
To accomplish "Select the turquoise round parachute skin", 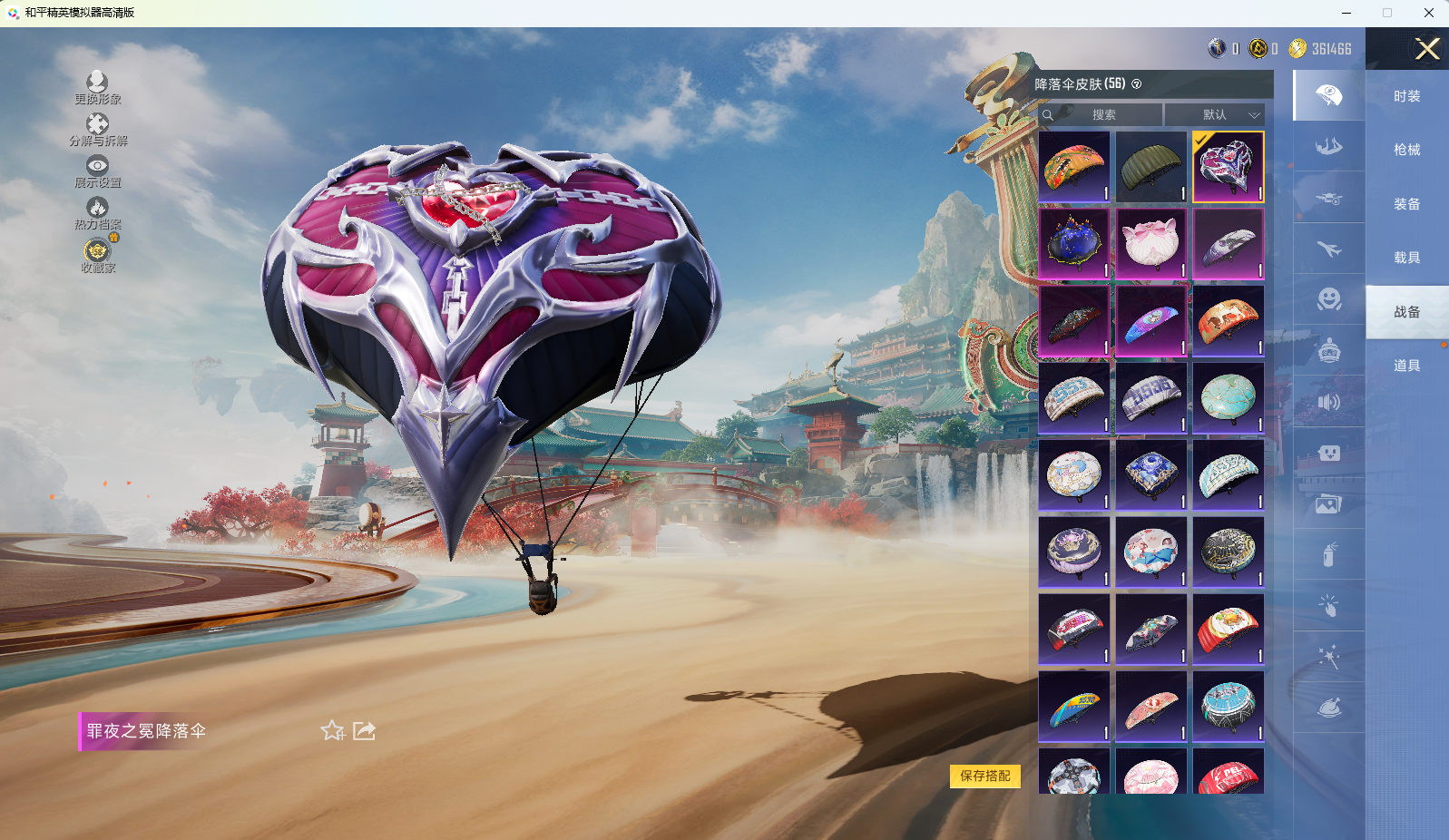I will pos(1228,398).
